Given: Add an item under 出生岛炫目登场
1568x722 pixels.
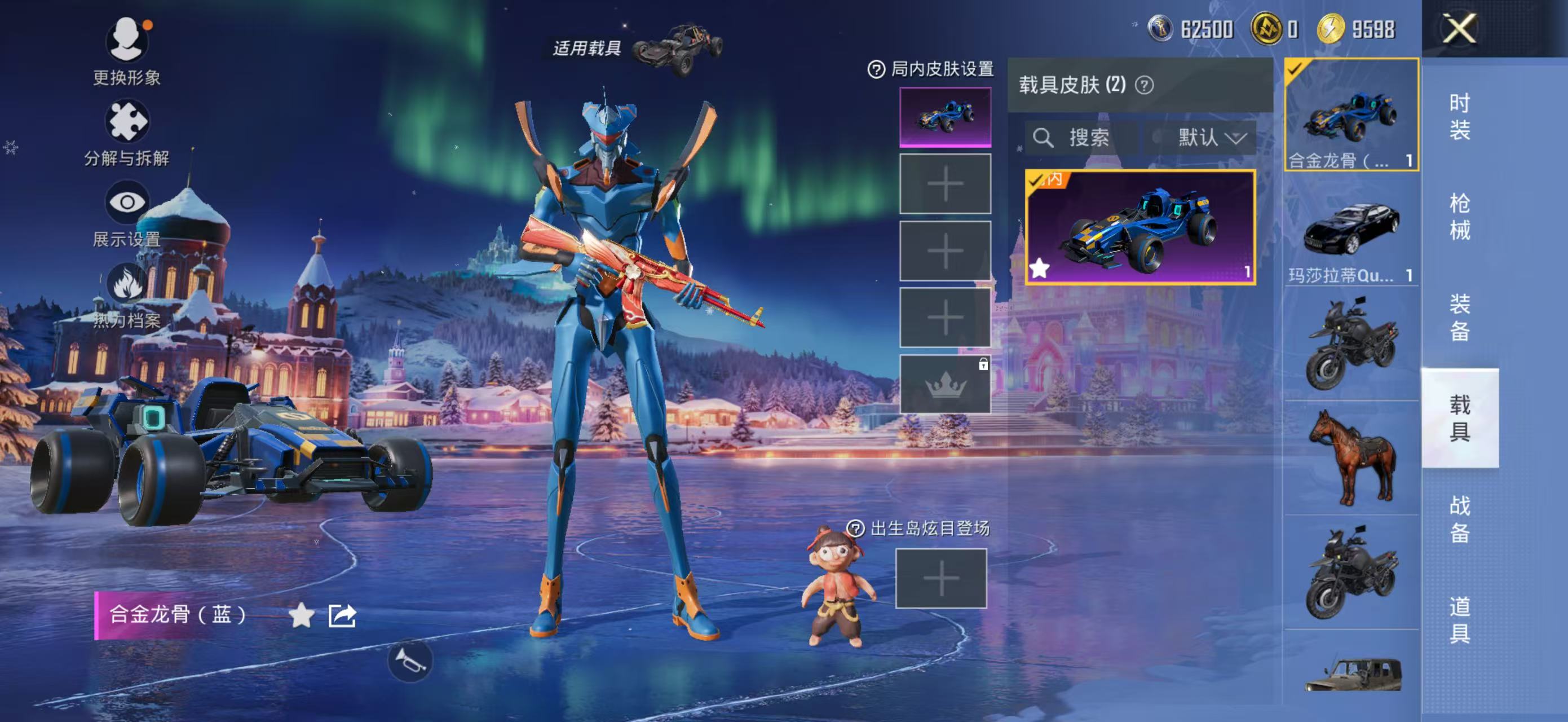Looking at the screenshot, I should click(x=941, y=578).
